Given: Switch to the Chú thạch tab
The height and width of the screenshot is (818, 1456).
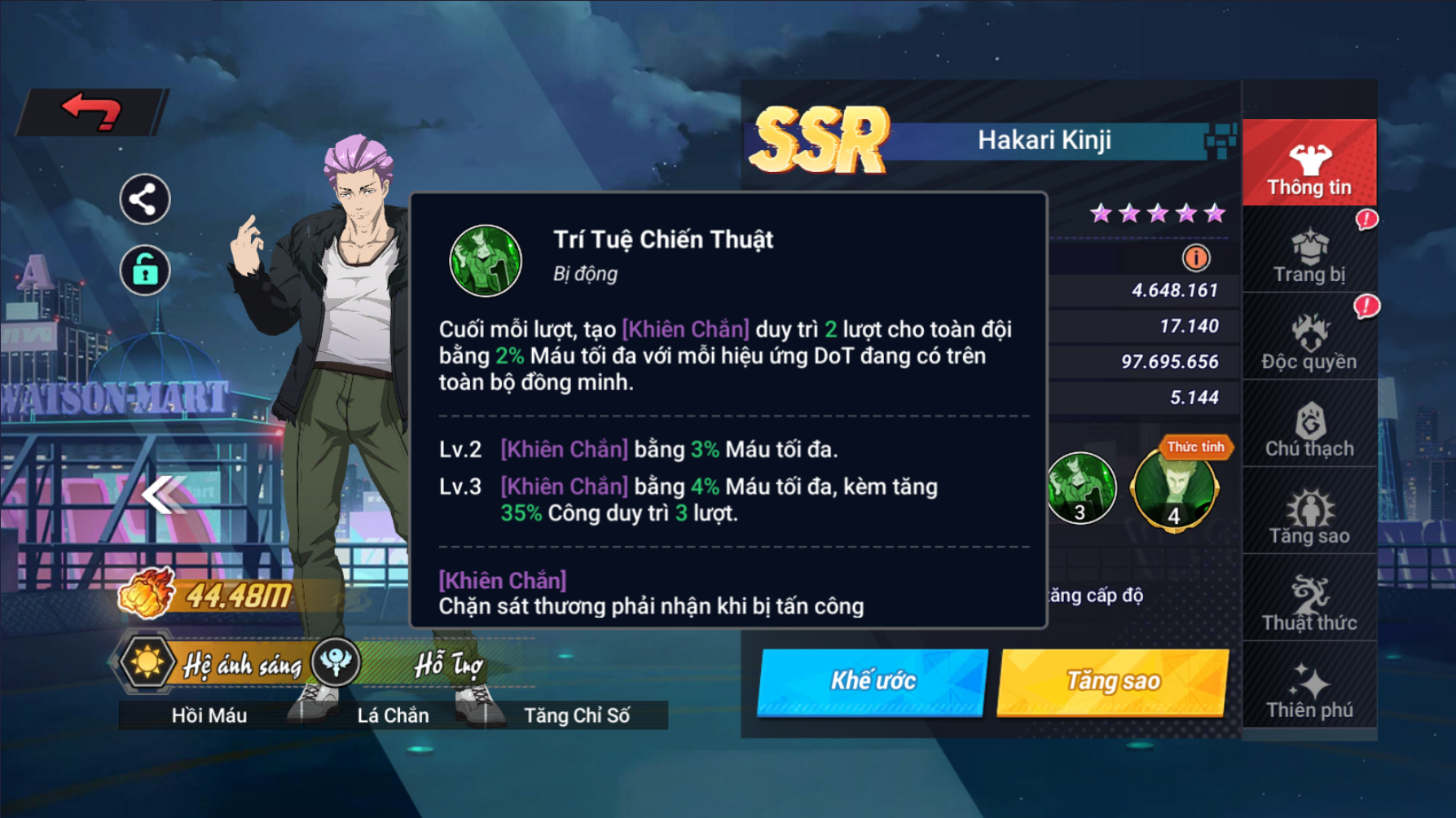Looking at the screenshot, I should click(1309, 429).
